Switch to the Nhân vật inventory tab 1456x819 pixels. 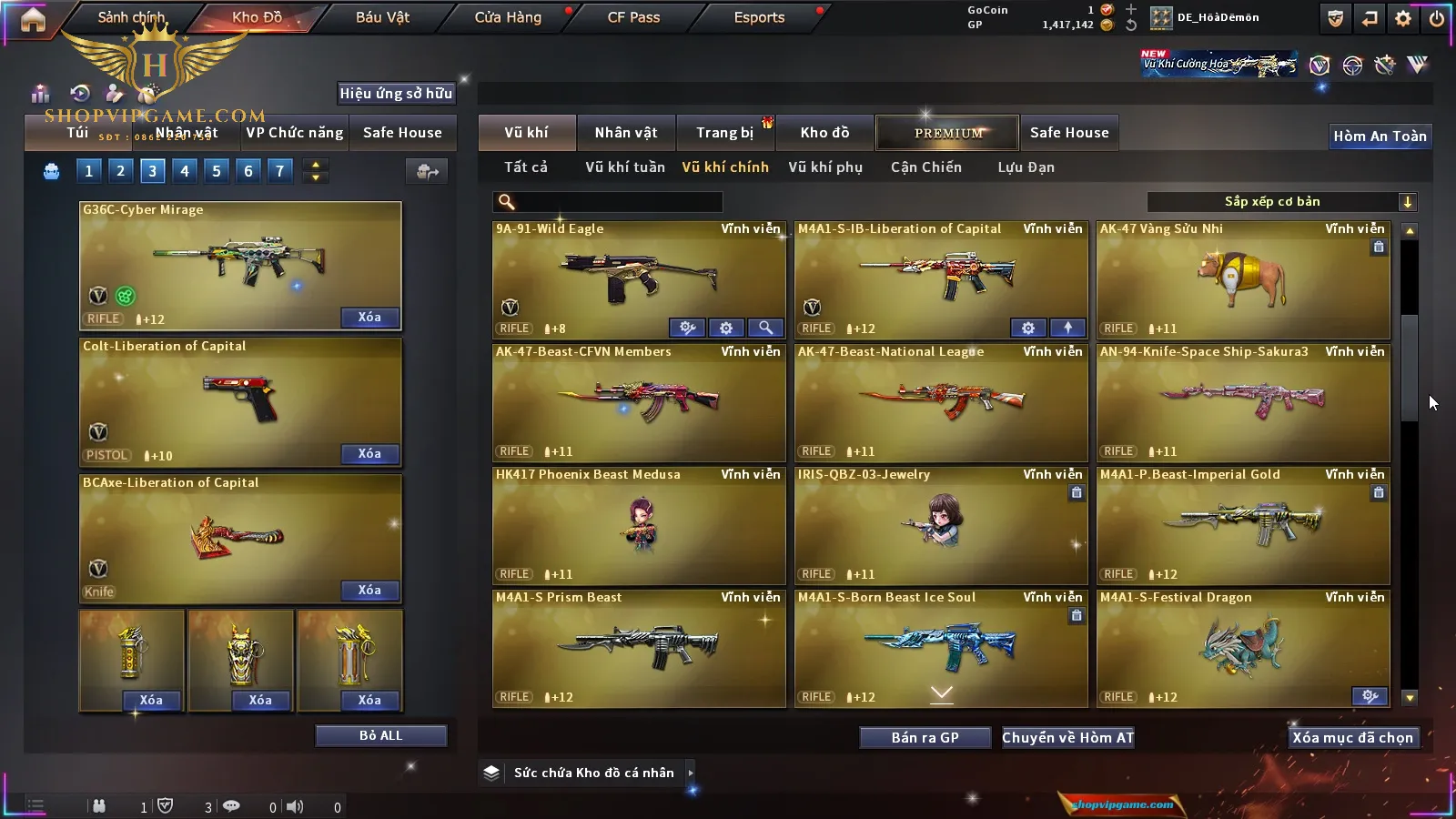(x=625, y=133)
